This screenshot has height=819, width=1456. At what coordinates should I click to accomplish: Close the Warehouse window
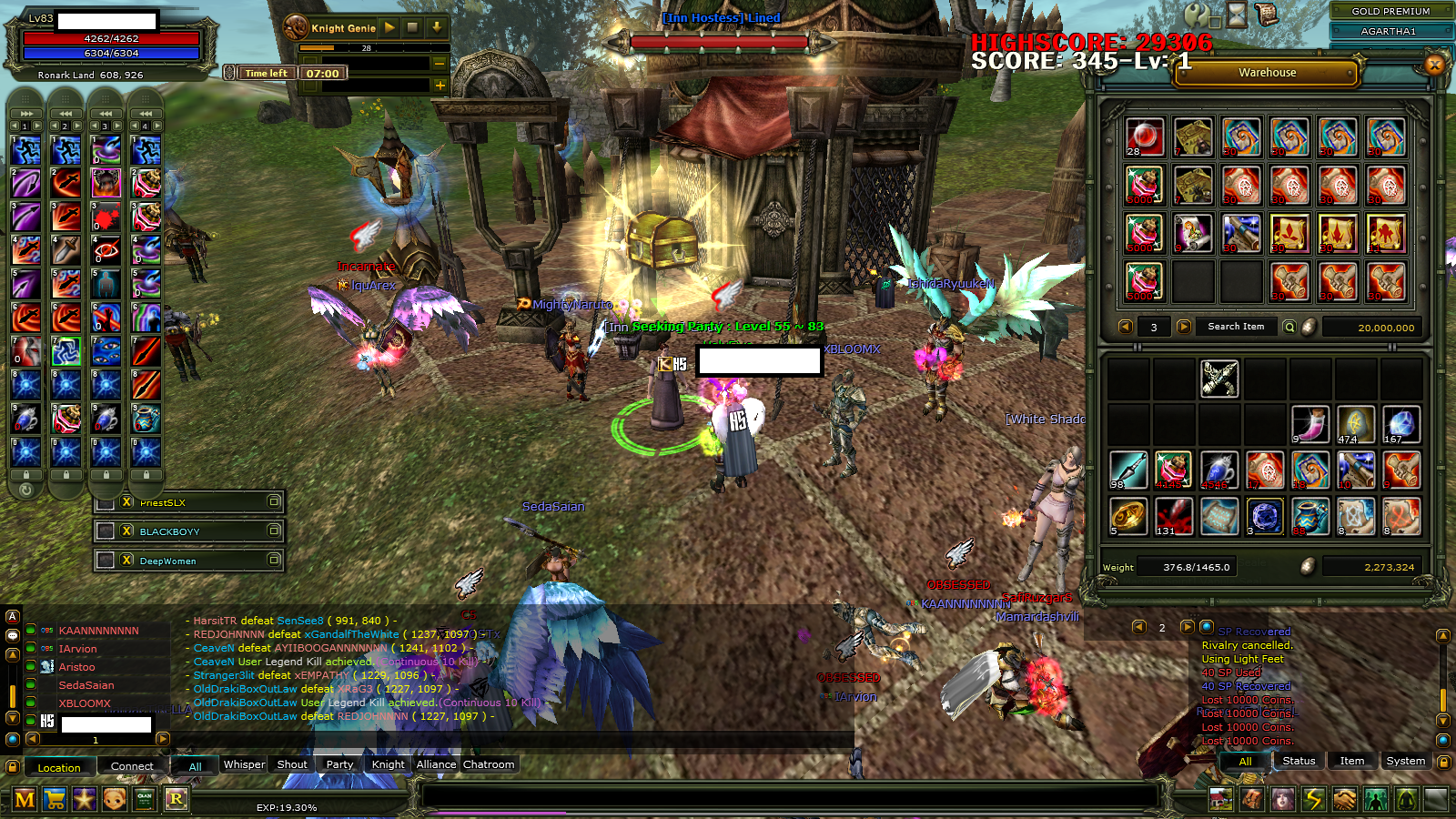click(1435, 65)
